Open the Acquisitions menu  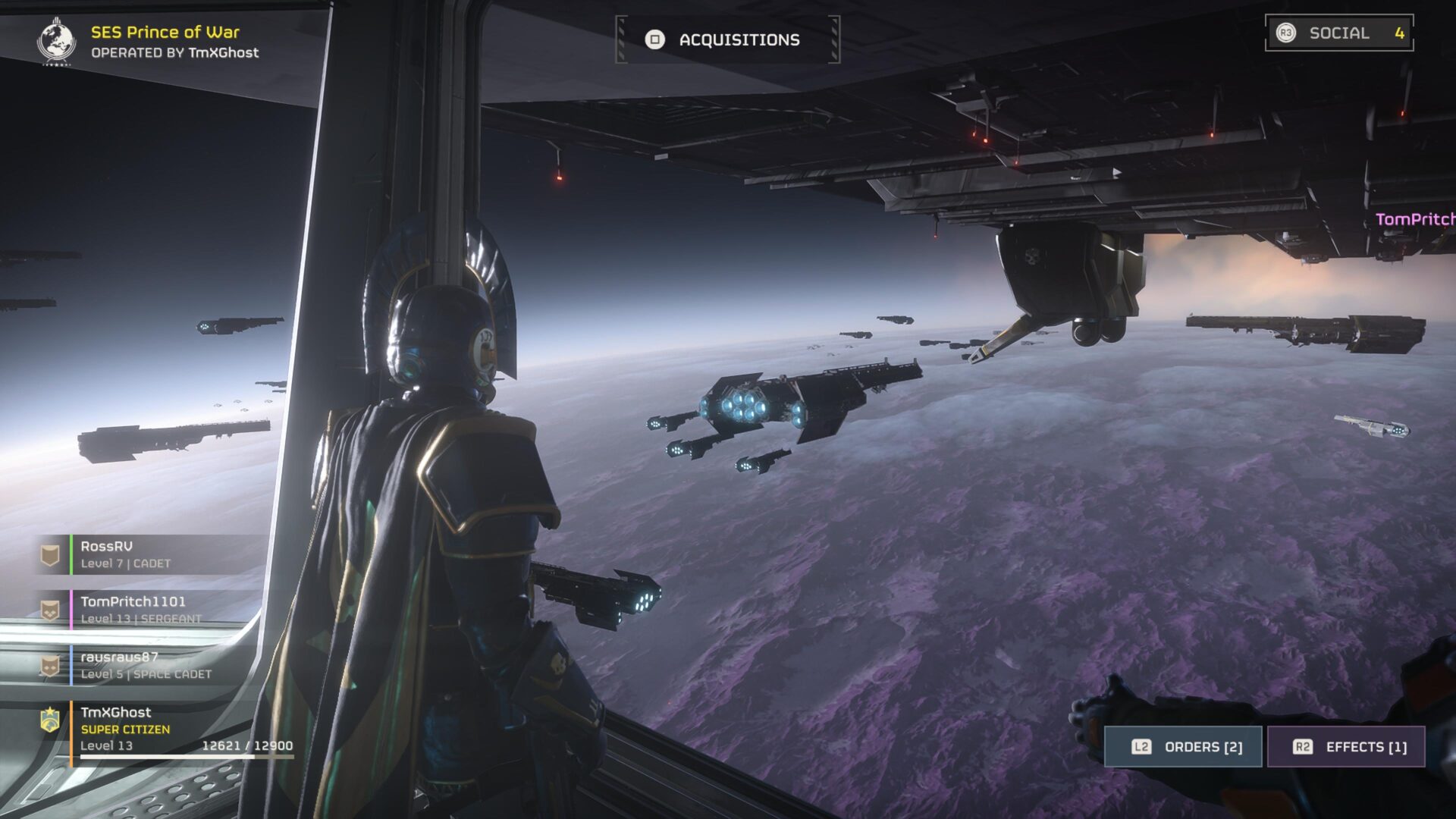727,39
